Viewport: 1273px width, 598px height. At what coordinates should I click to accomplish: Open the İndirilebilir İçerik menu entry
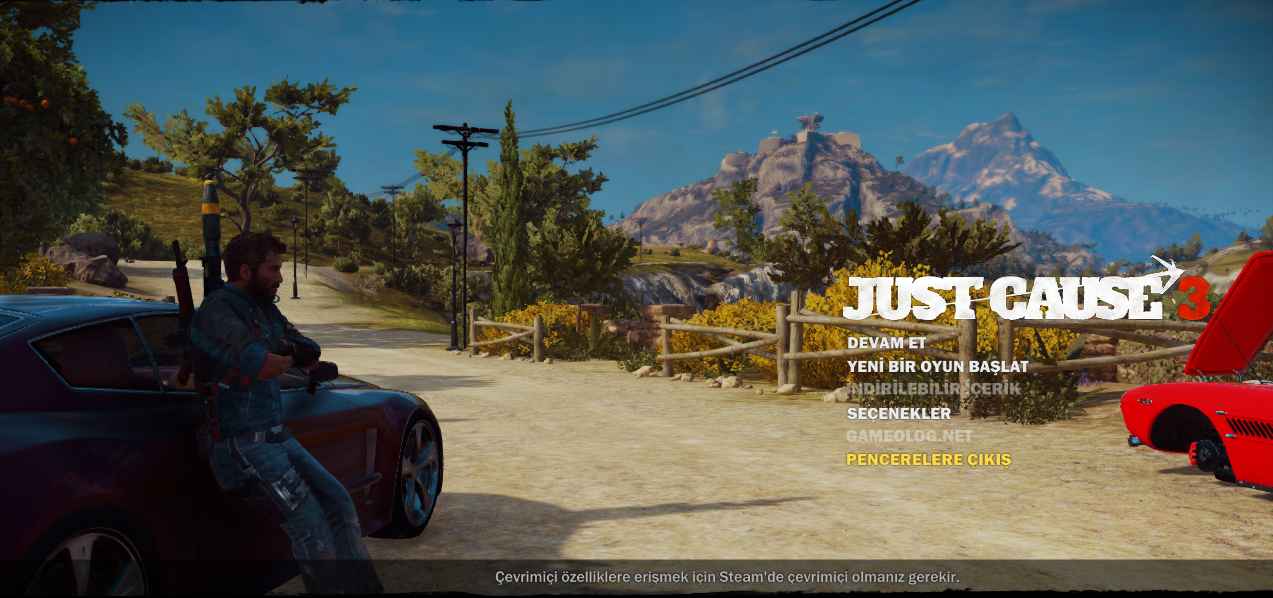tap(920, 389)
